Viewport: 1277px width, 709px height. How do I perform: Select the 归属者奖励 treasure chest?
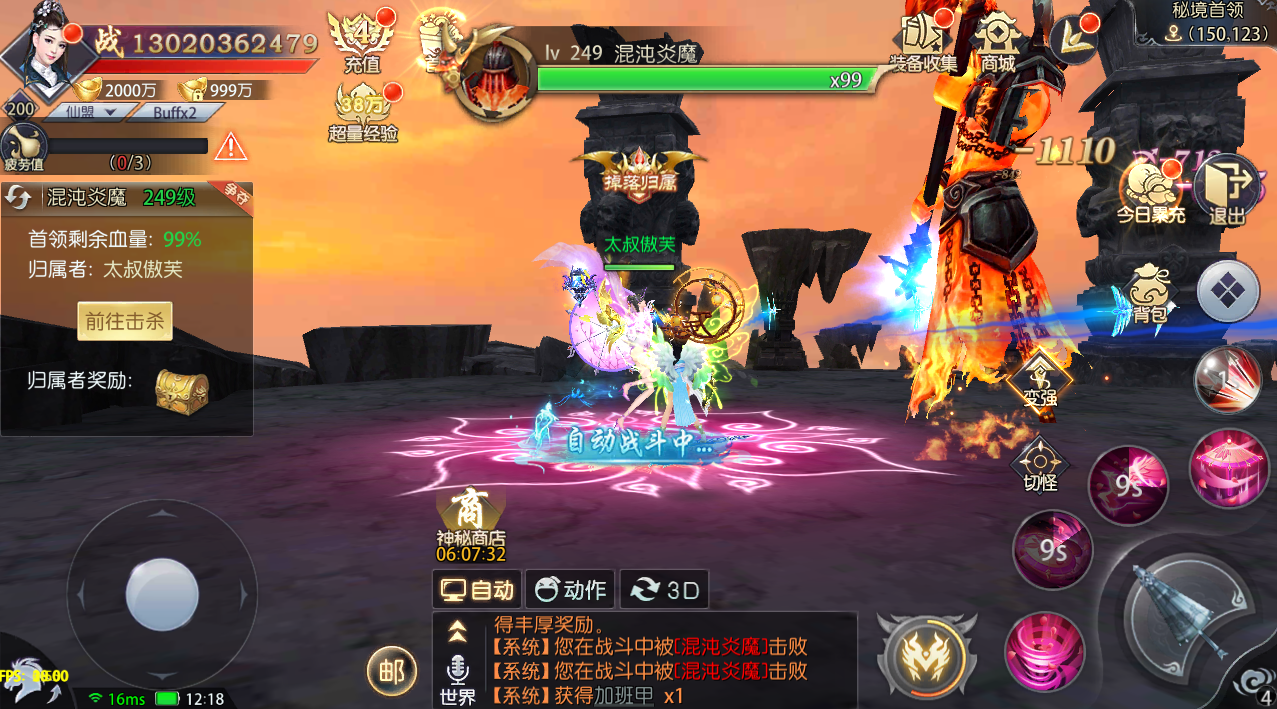pos(181,389)
